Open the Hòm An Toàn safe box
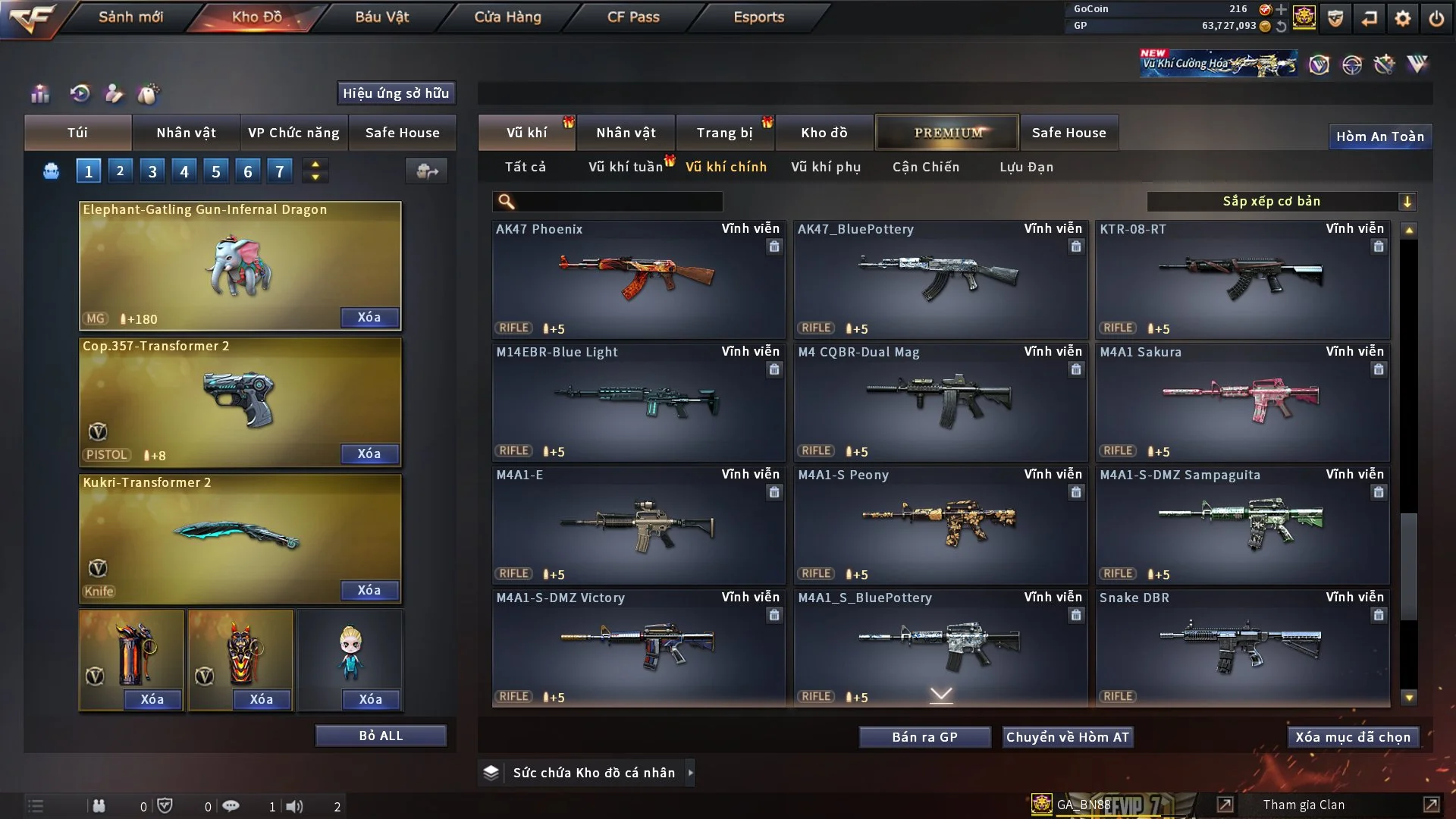 click(1379, 136)
